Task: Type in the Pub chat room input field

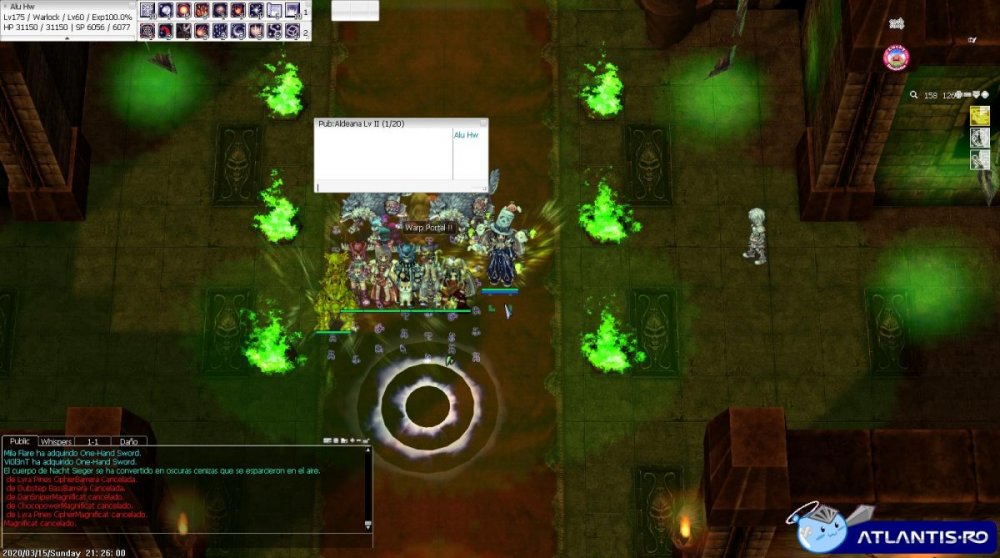Action: (400, 186)
